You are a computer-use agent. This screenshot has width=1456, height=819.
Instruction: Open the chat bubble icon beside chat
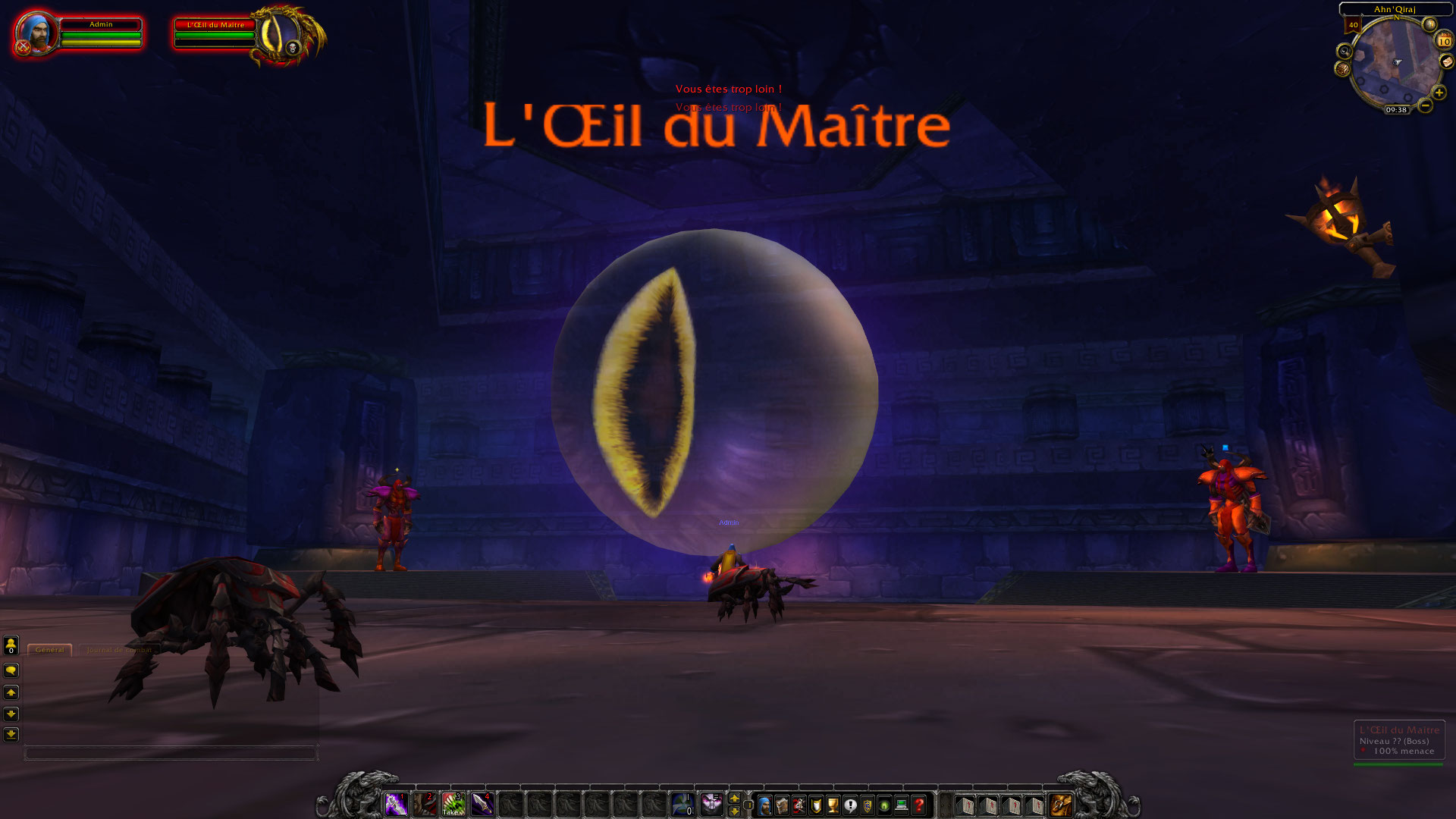click(11, 670)
